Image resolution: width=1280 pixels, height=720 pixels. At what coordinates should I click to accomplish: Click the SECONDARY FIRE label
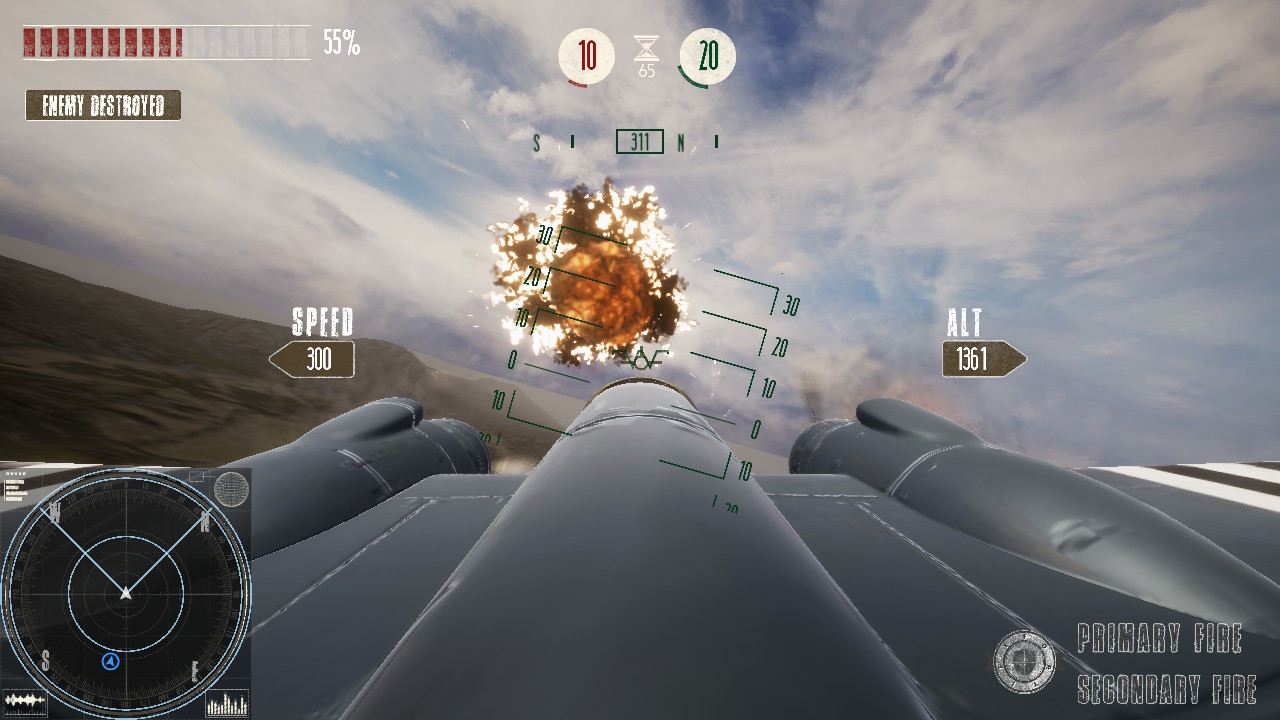coord(1165,690)
